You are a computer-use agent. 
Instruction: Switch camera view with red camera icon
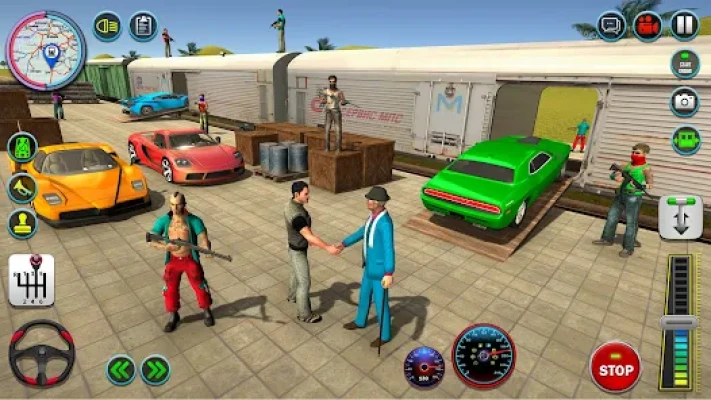pos(648,25)
